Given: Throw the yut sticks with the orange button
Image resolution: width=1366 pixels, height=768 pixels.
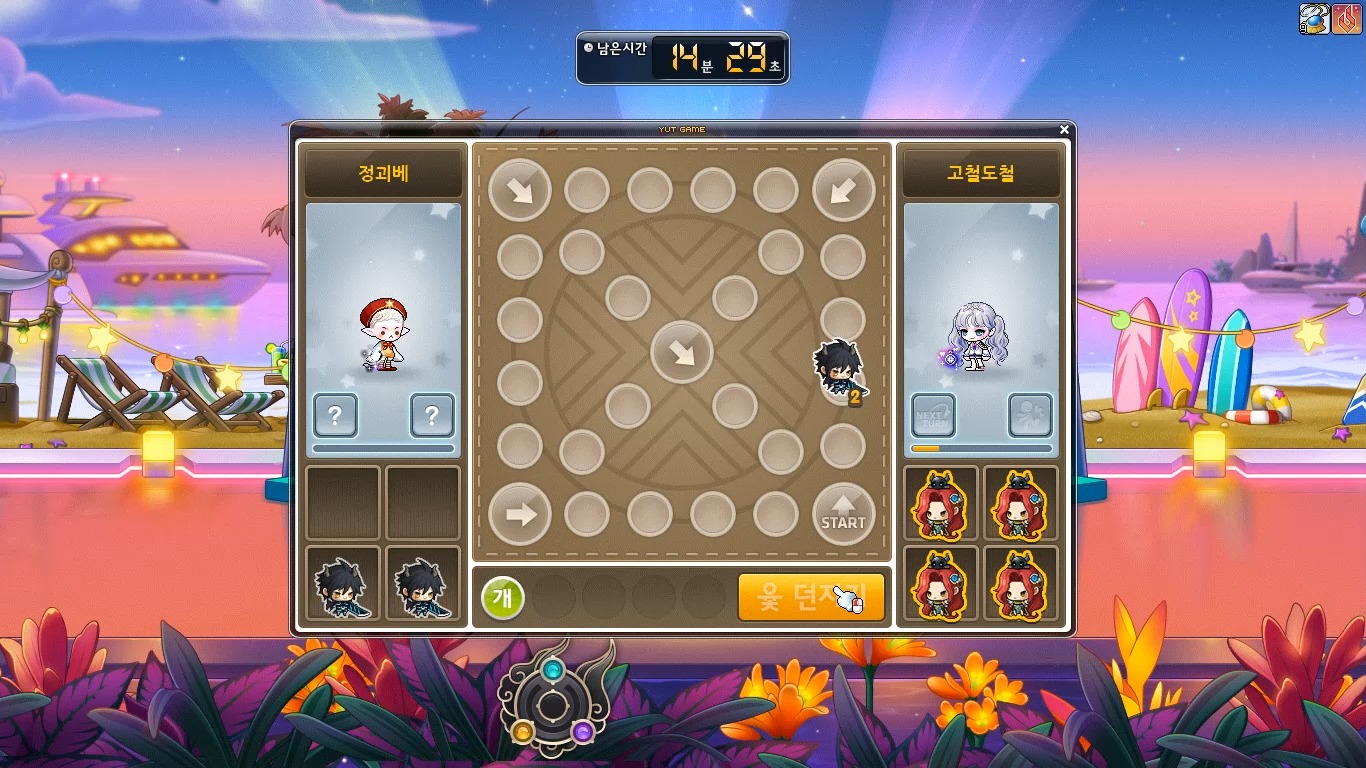Looking at the screenshot, I should 811,598.
